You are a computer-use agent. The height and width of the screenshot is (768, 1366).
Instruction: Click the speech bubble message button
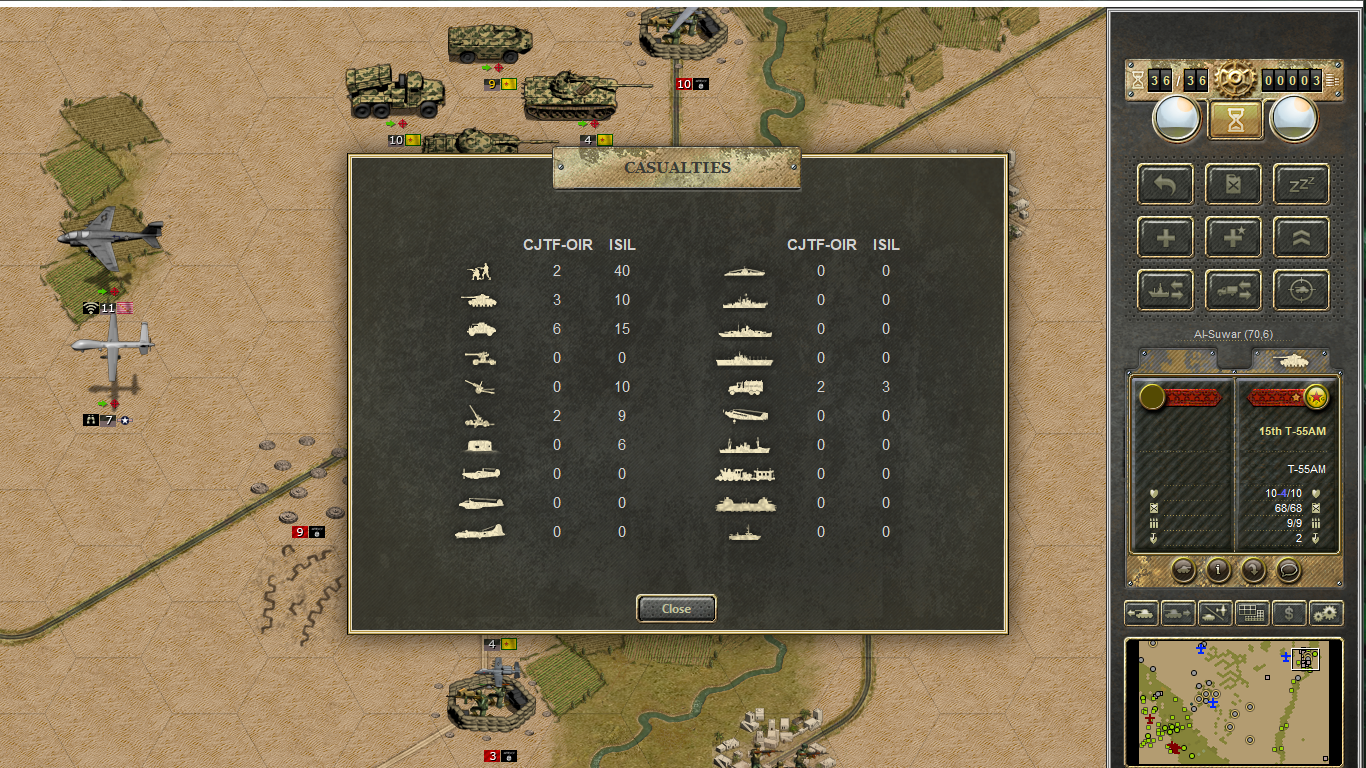(1288, 570)
